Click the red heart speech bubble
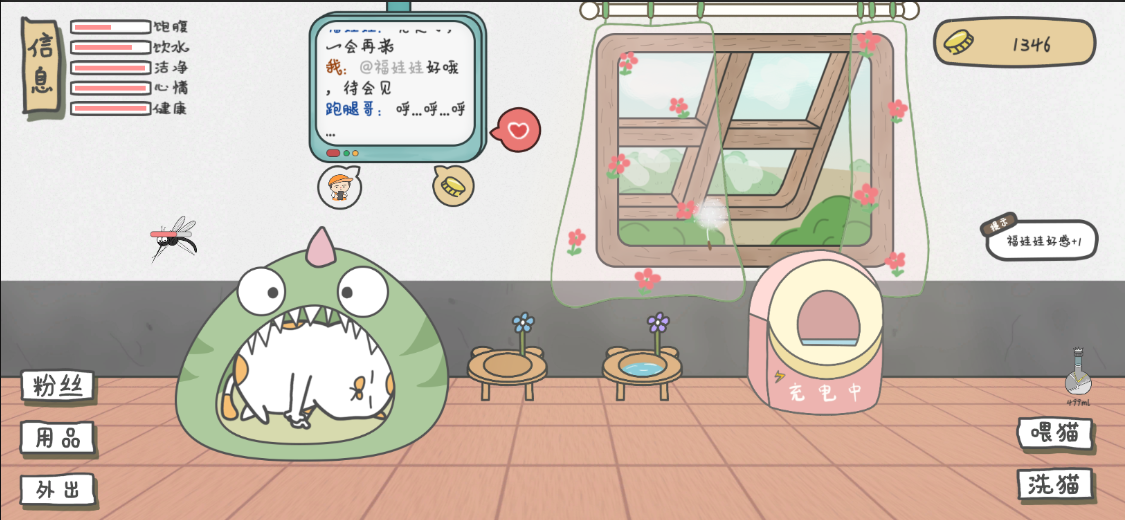Viewport: 1125px width, 520px height. pyautogui.click(x=518, y=130)
